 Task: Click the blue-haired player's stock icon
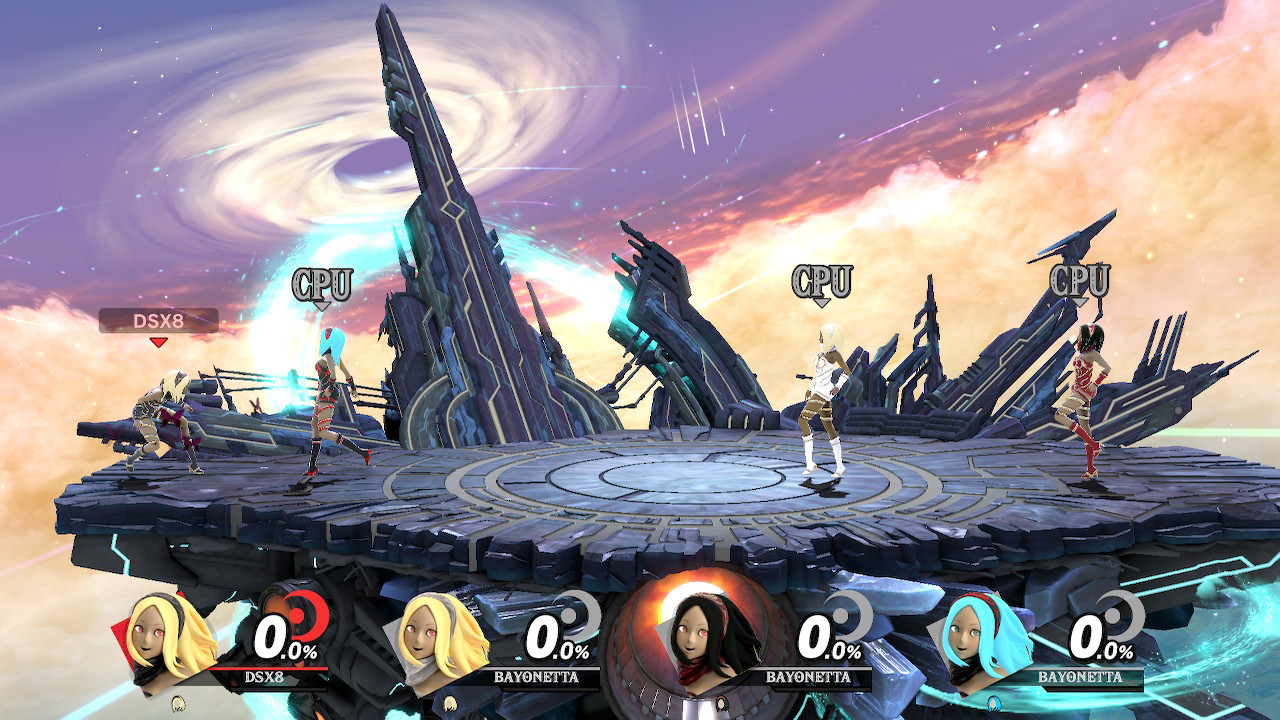[x=993, y=702]
